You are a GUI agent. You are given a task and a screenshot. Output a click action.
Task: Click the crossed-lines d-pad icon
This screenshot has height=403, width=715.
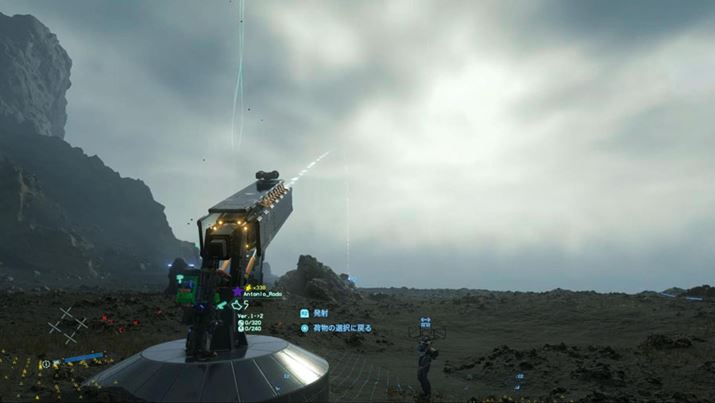67,324
